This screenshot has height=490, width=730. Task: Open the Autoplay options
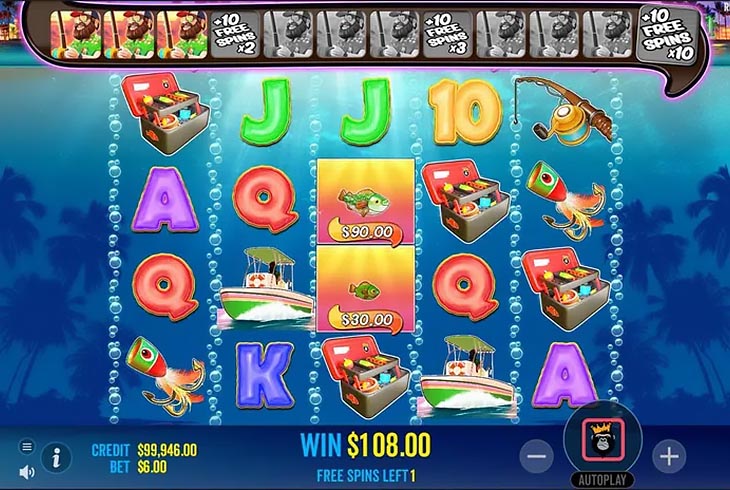(602, 478)
